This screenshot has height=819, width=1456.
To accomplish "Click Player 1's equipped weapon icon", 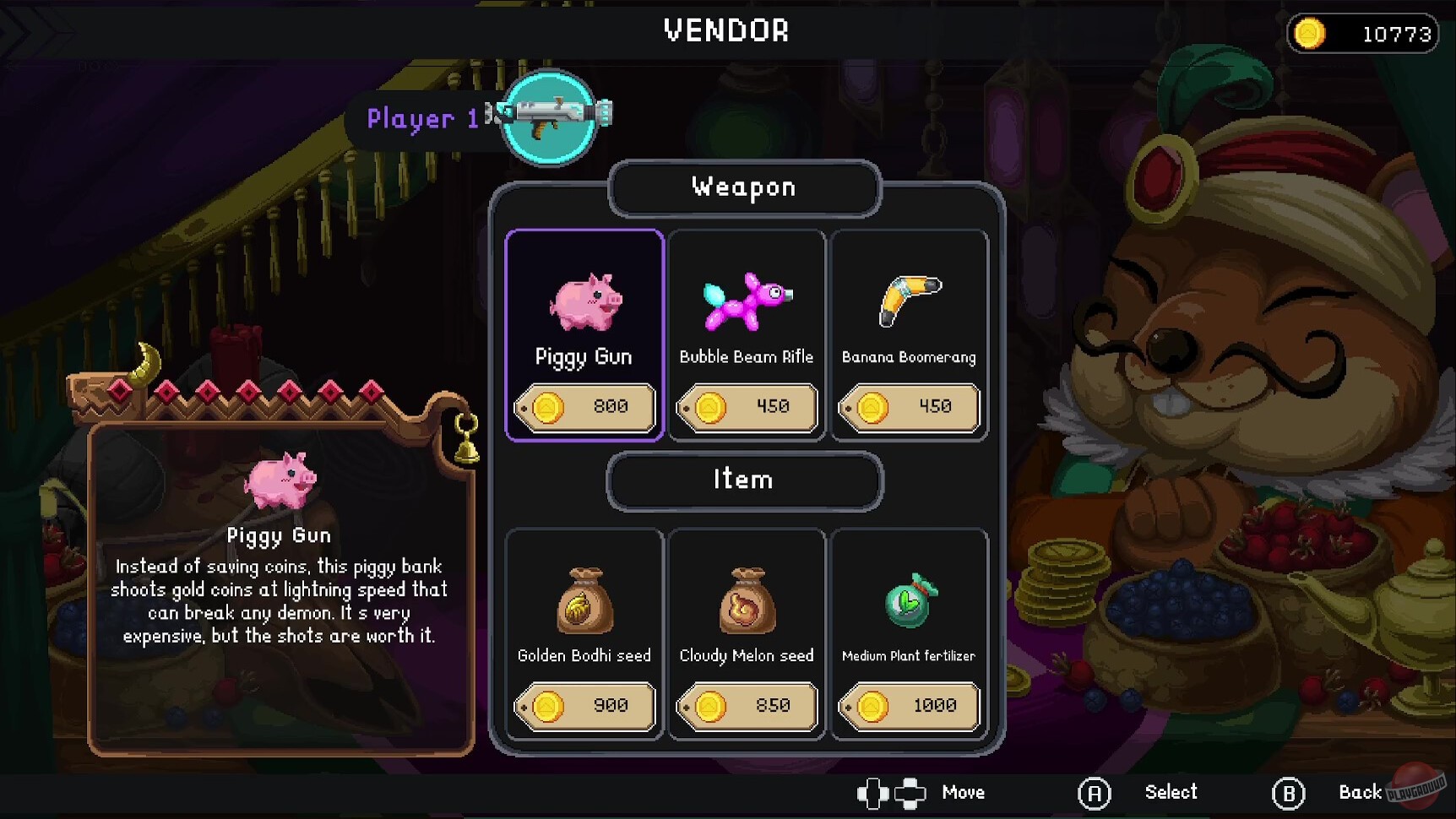I will pos(551,118).
